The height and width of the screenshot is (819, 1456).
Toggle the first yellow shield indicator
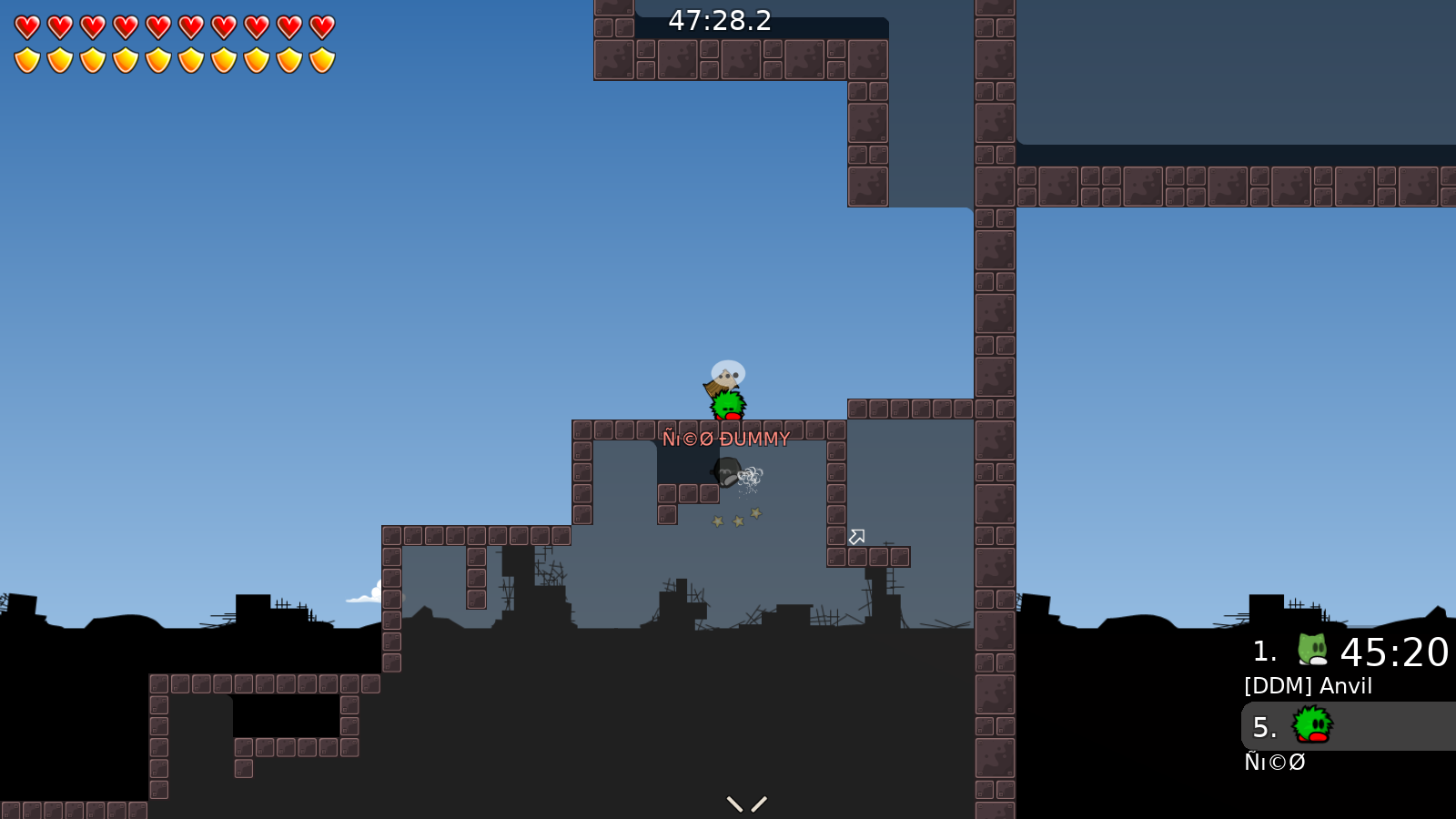click(x=27, y=59)
